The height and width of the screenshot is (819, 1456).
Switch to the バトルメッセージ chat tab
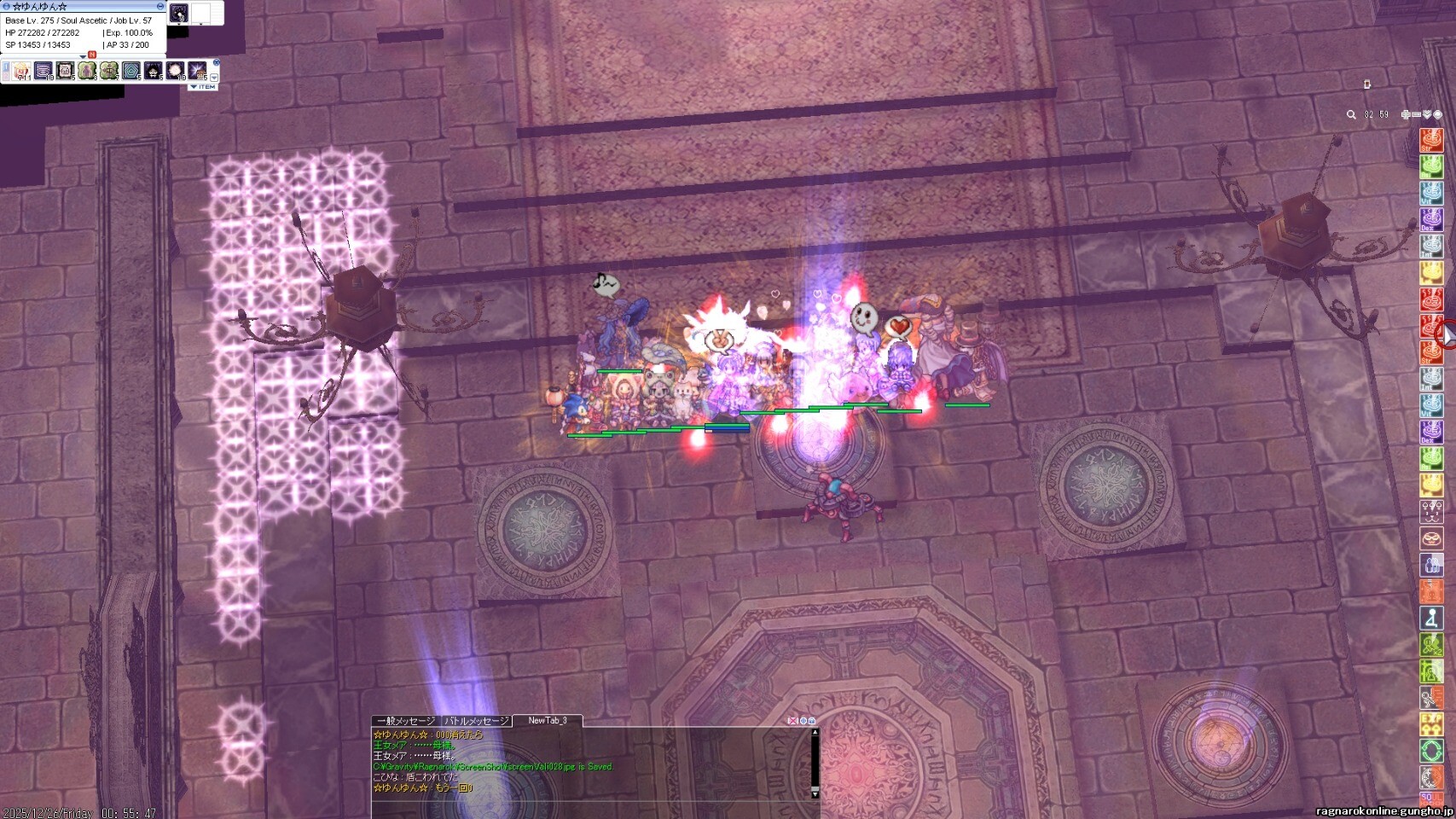pos(477,721)
